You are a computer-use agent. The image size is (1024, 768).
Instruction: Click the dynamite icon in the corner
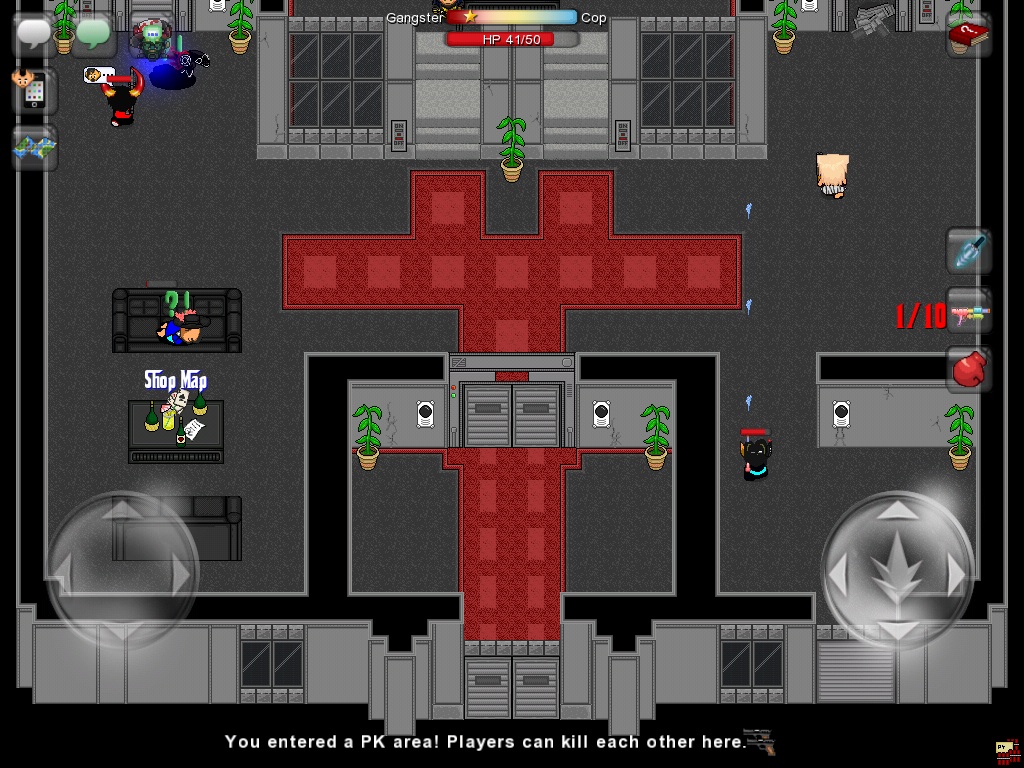tap(1006, 749)
